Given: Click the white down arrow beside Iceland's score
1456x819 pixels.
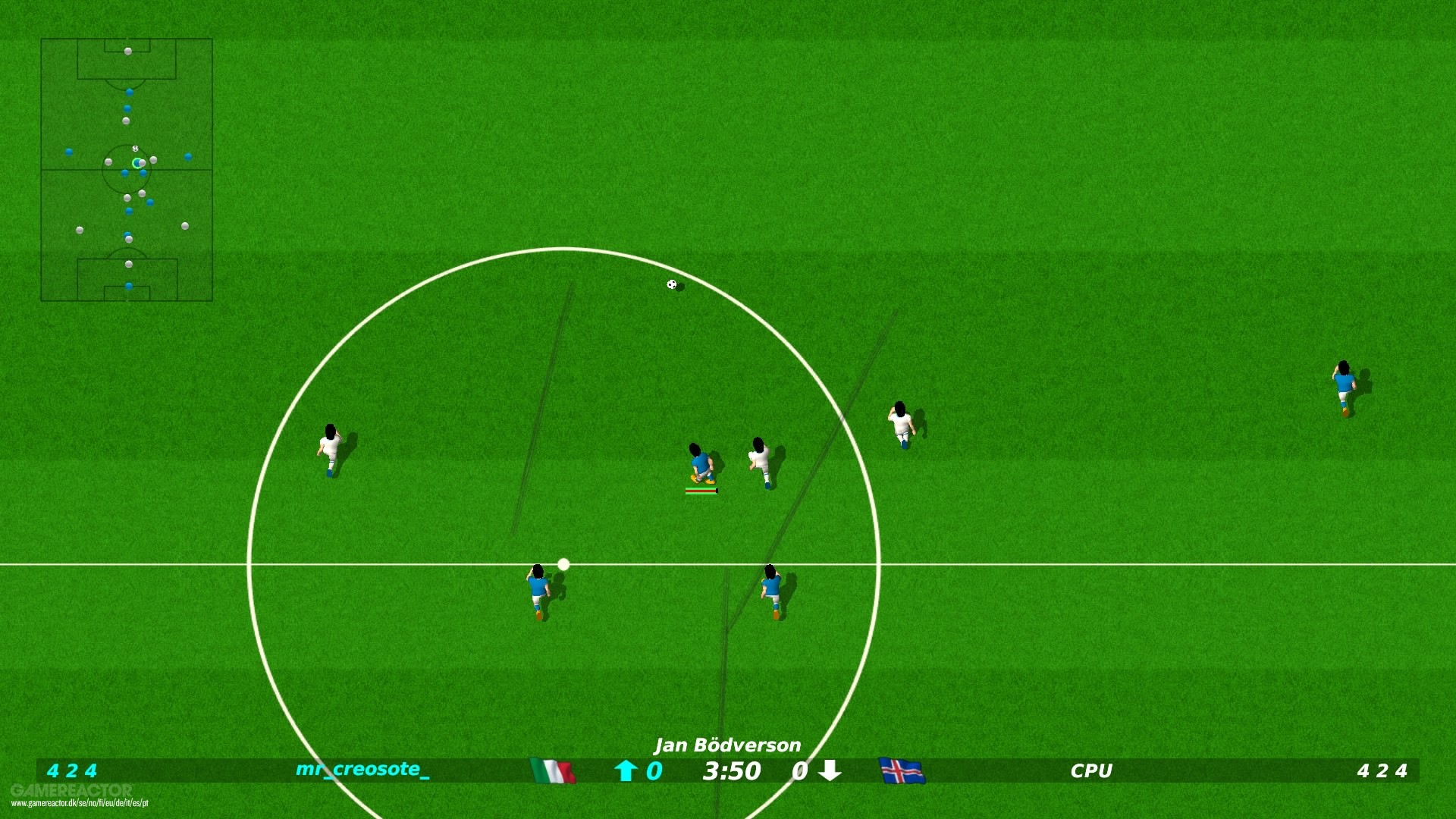Looking at the screenshot, I should [x=830, y=771].
